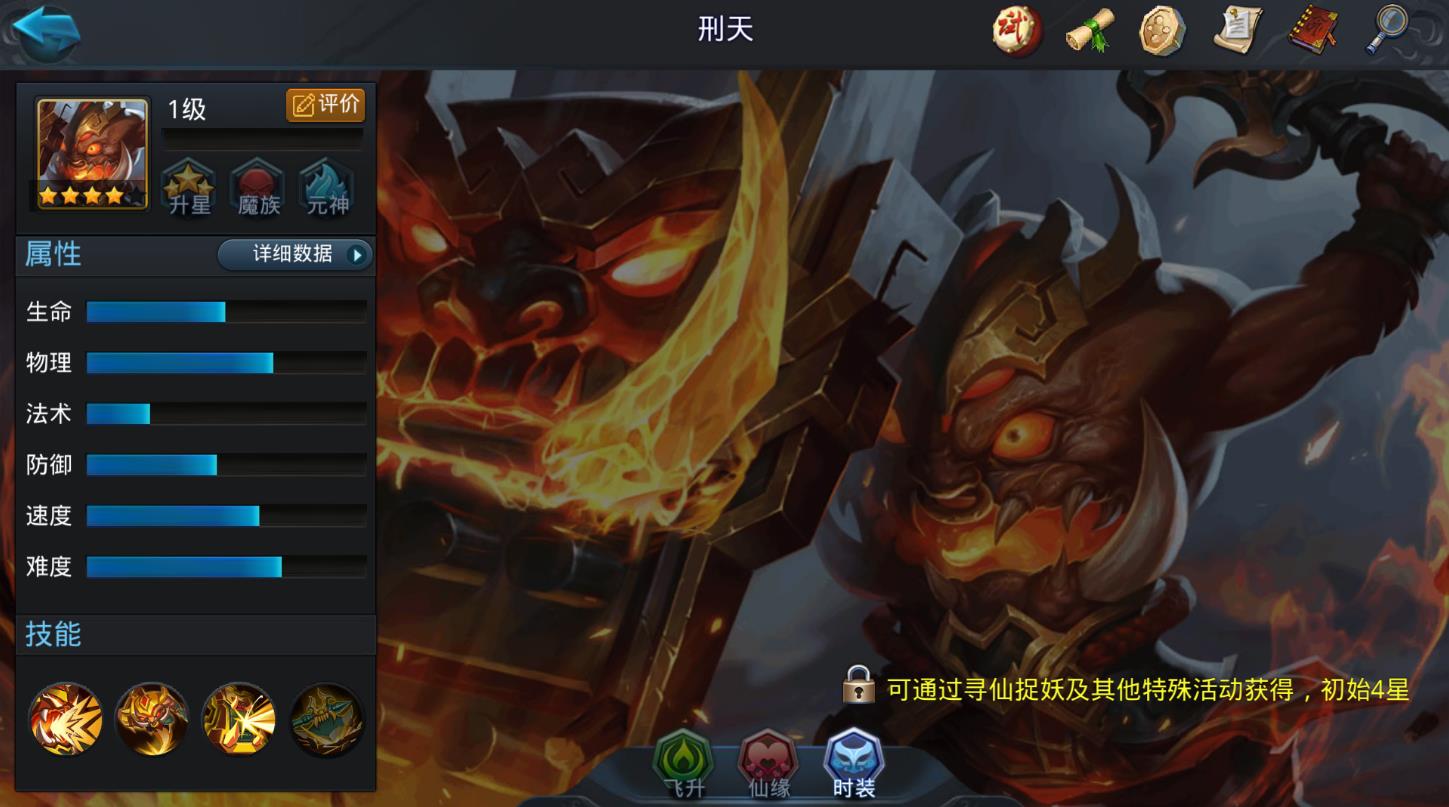Open the red 命书 book icon

(1310, 31)
